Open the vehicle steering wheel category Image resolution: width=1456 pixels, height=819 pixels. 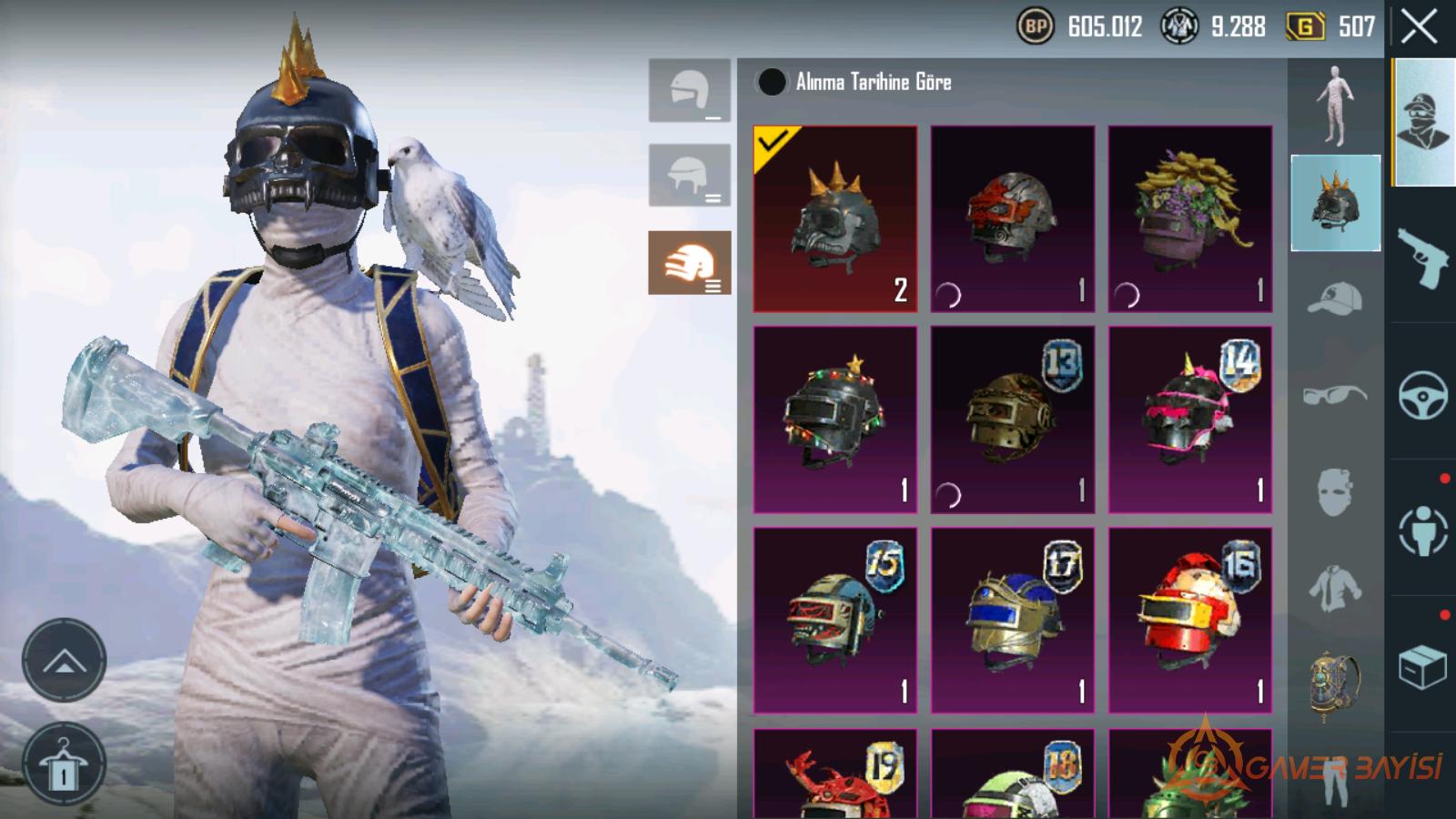(x=1422, y=394)
